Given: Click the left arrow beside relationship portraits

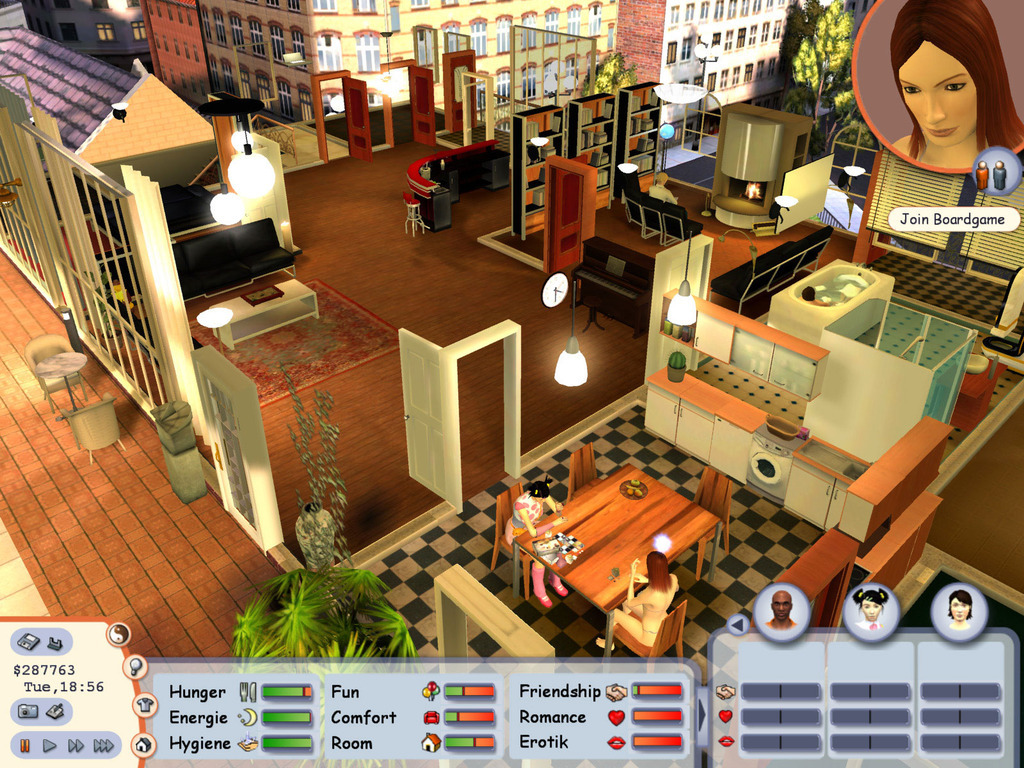Looking at the screenshot, I should [x=737, y=625].
